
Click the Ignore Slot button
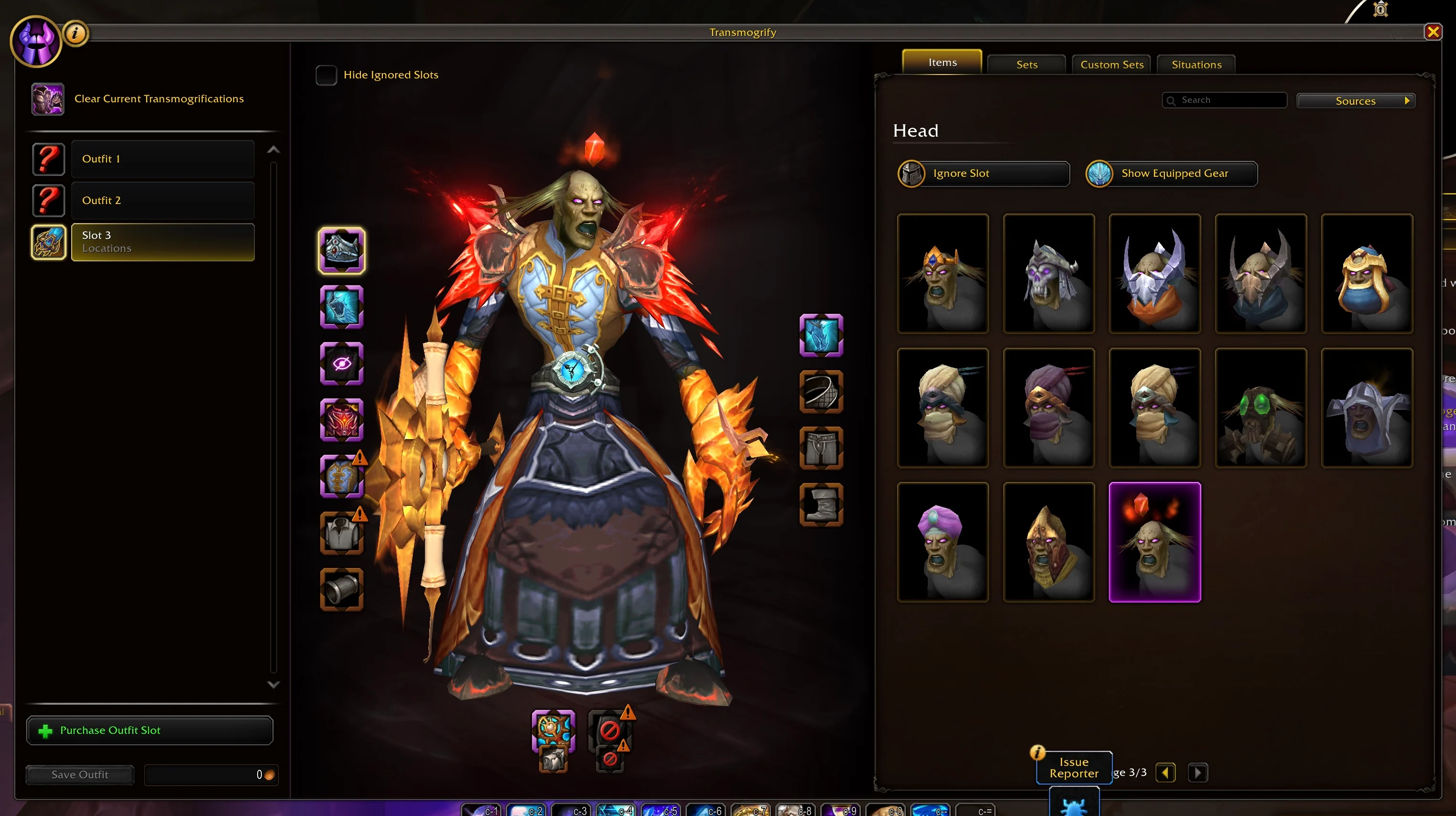983,173
